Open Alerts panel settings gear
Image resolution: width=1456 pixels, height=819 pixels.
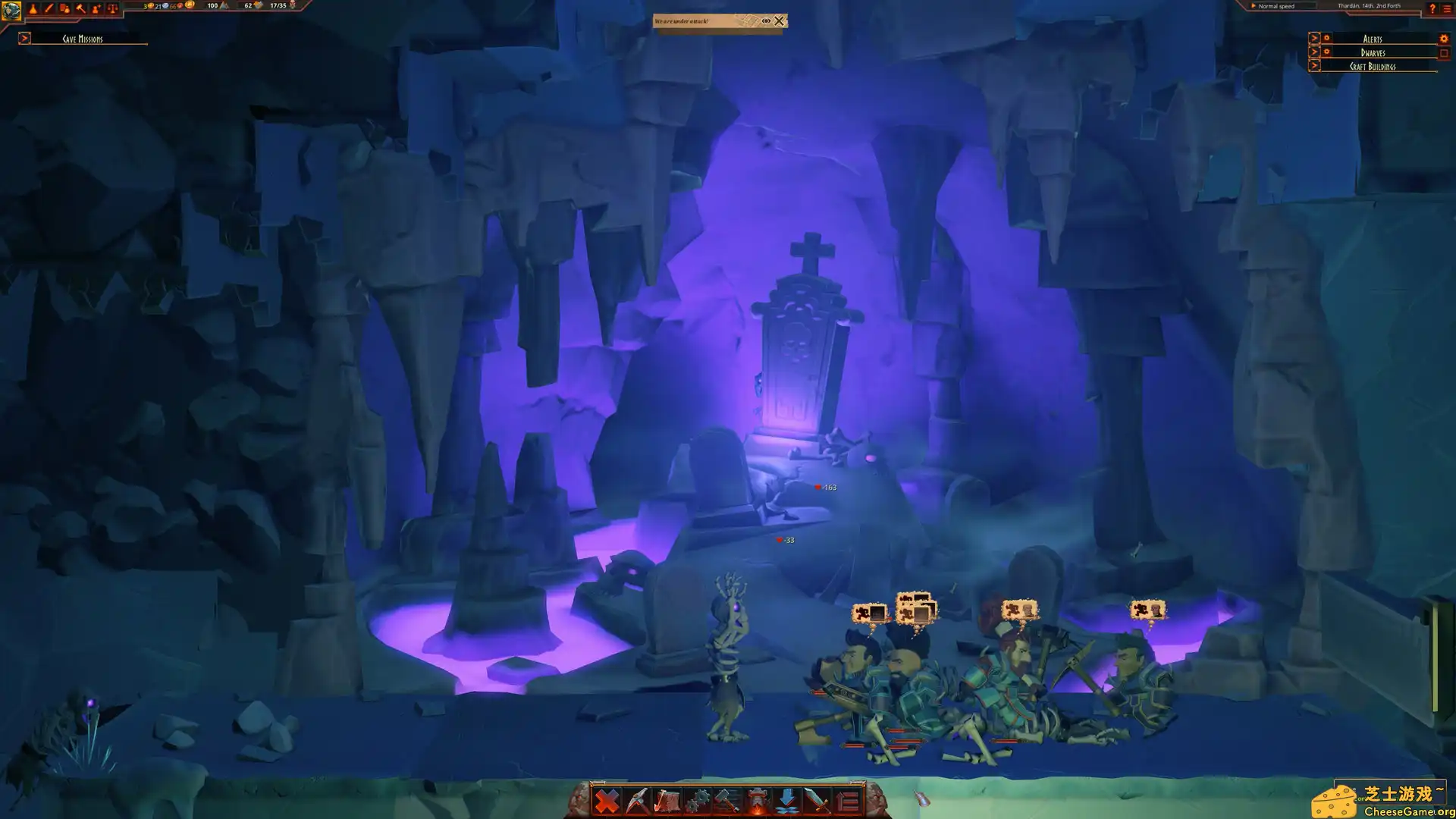click(1443, 38)
